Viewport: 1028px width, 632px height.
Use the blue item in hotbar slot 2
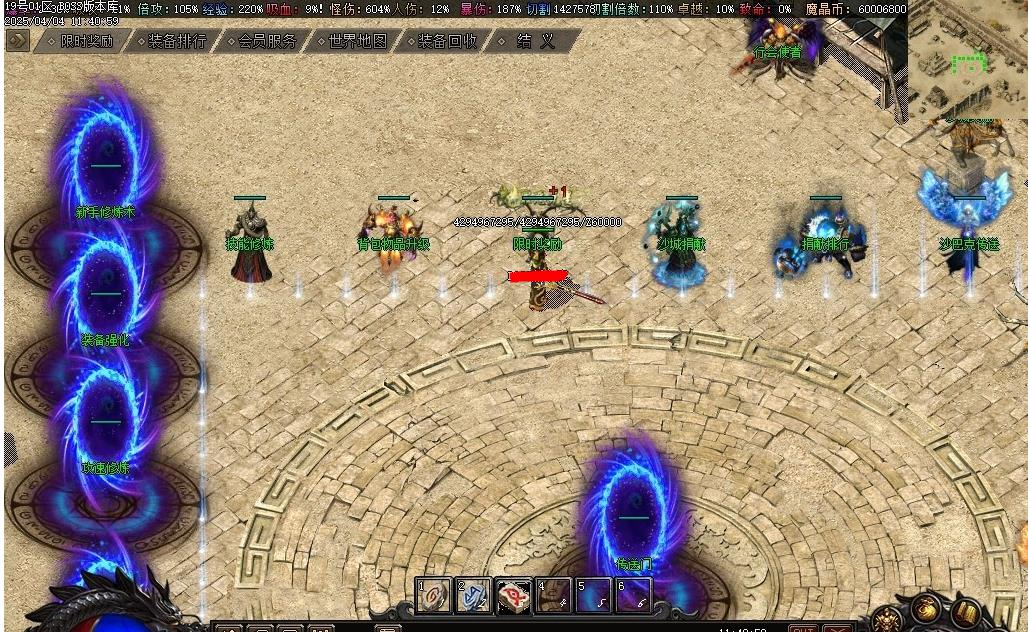tap(473, 596)
